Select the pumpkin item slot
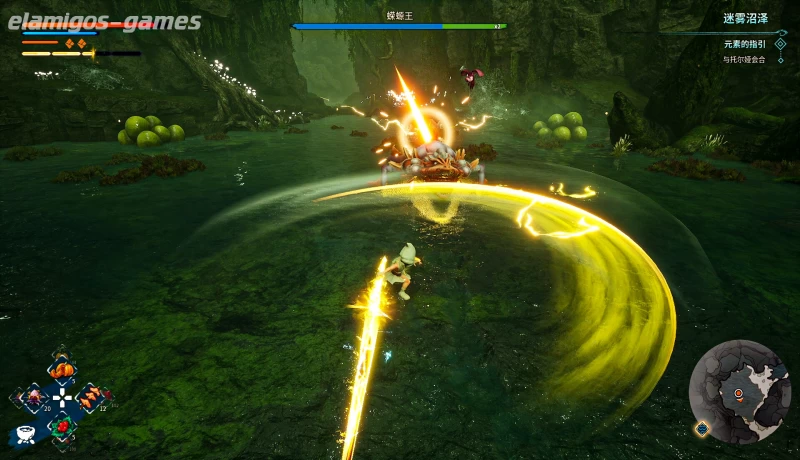This screenshot has width=800, height=460. click(62, 369)
